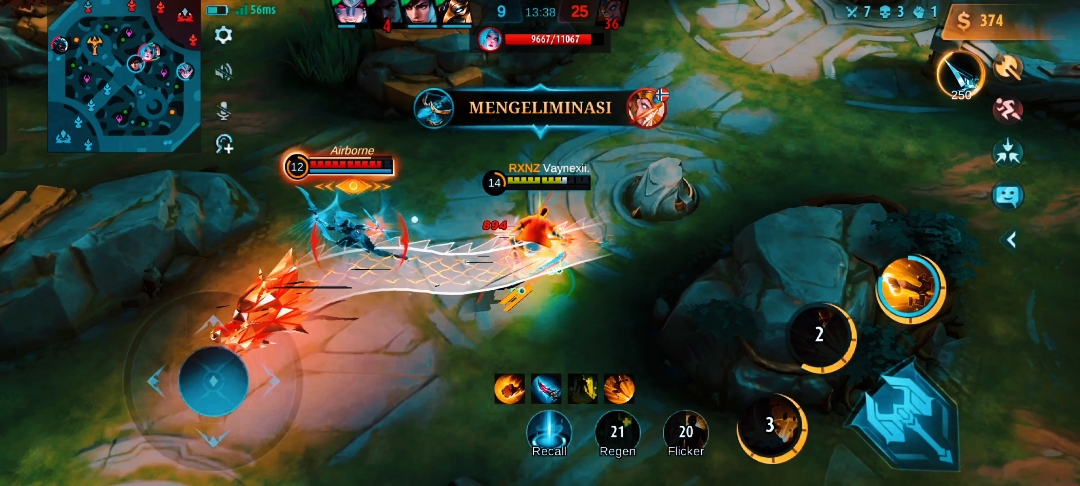Open the minimap
The width and height of the screenshot is (1080, 486).
[121, 77]
